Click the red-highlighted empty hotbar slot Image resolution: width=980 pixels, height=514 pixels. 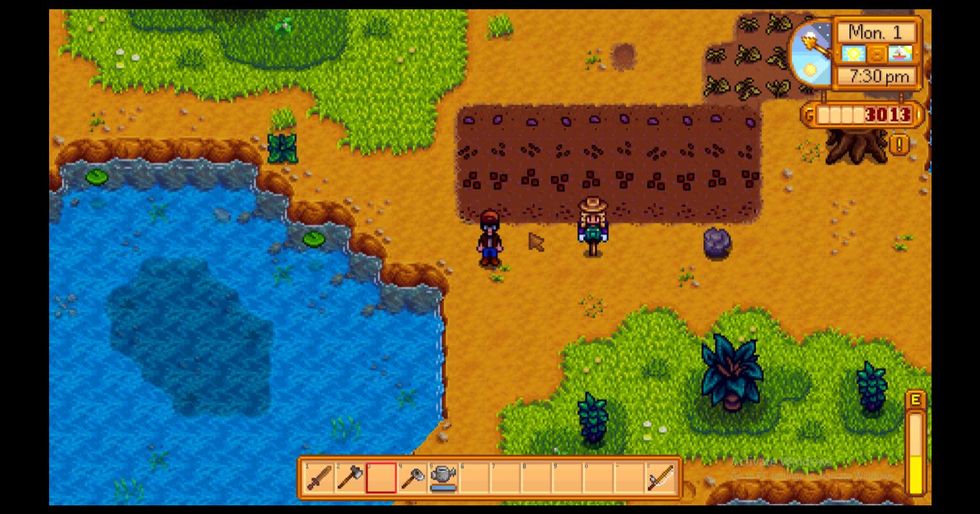pyautogui.click(x=380, y=479)
